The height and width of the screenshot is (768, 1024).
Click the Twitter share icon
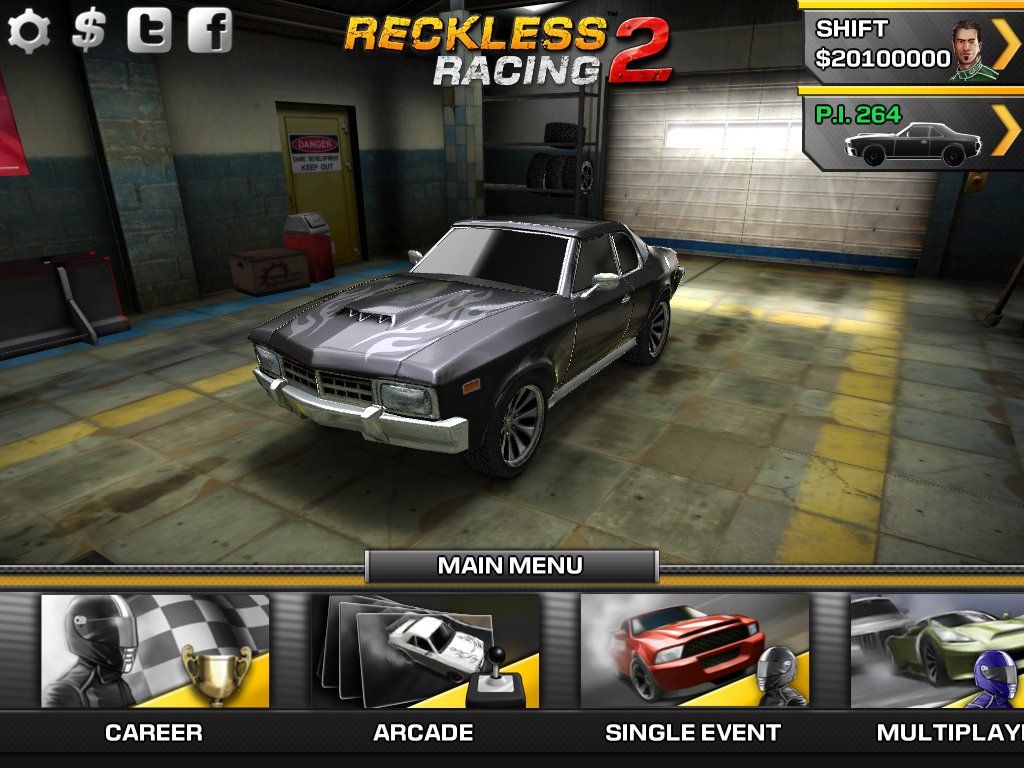pyautogui.click(x=149, y=31)
